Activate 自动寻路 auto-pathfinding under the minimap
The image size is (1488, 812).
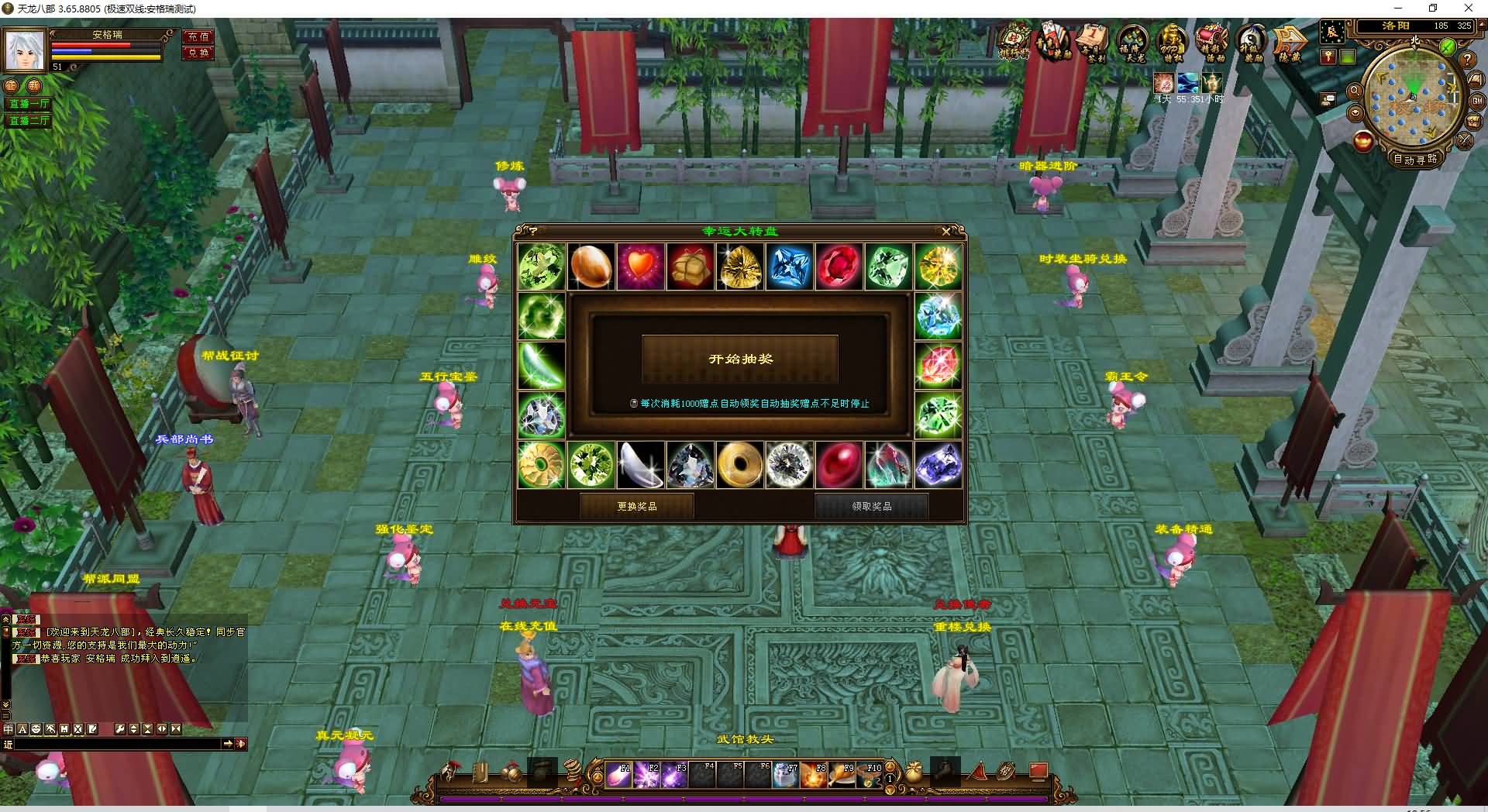pos(1415,159)
